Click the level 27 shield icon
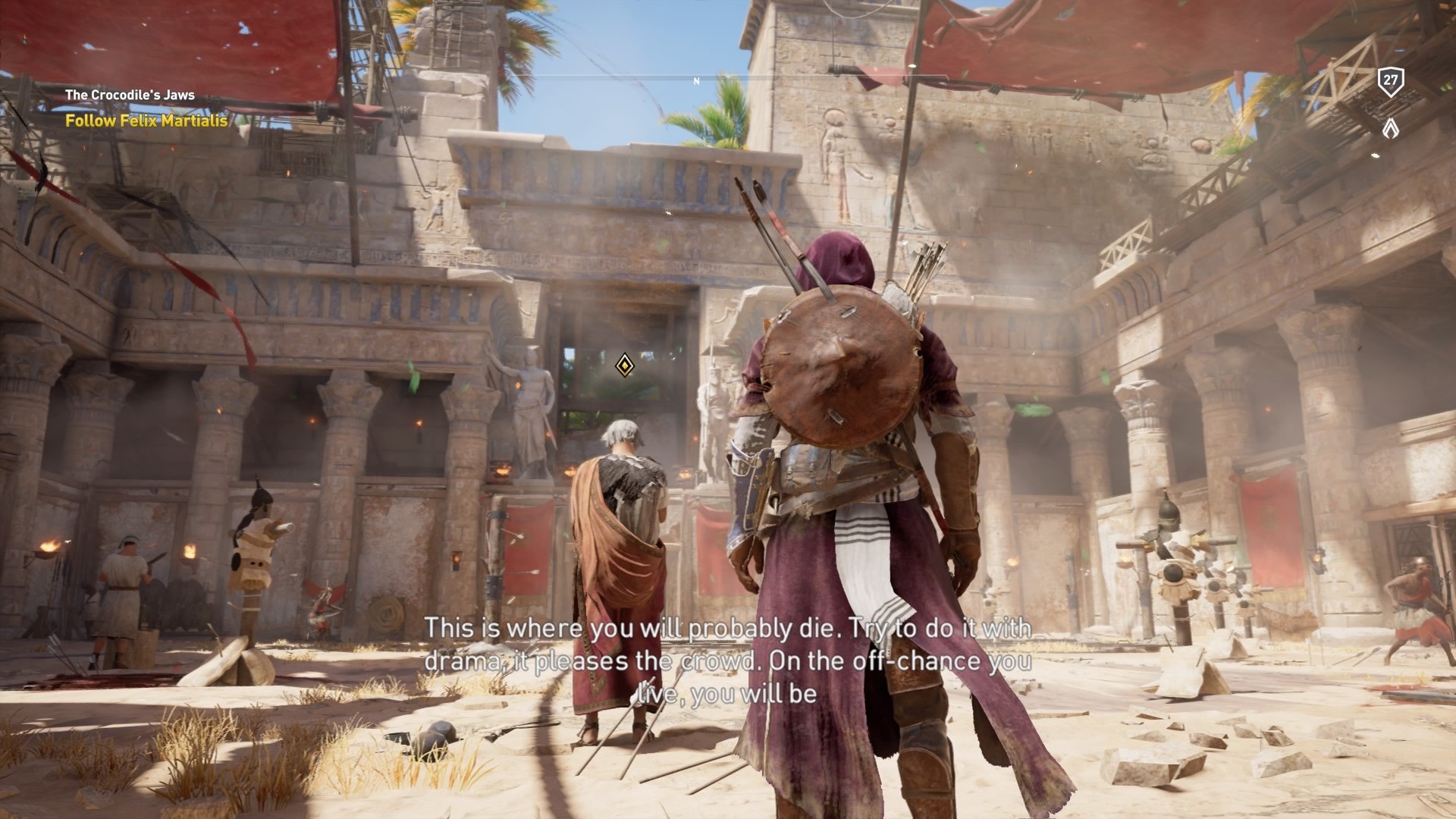 pyautogui.click(x=1390, y=79)
